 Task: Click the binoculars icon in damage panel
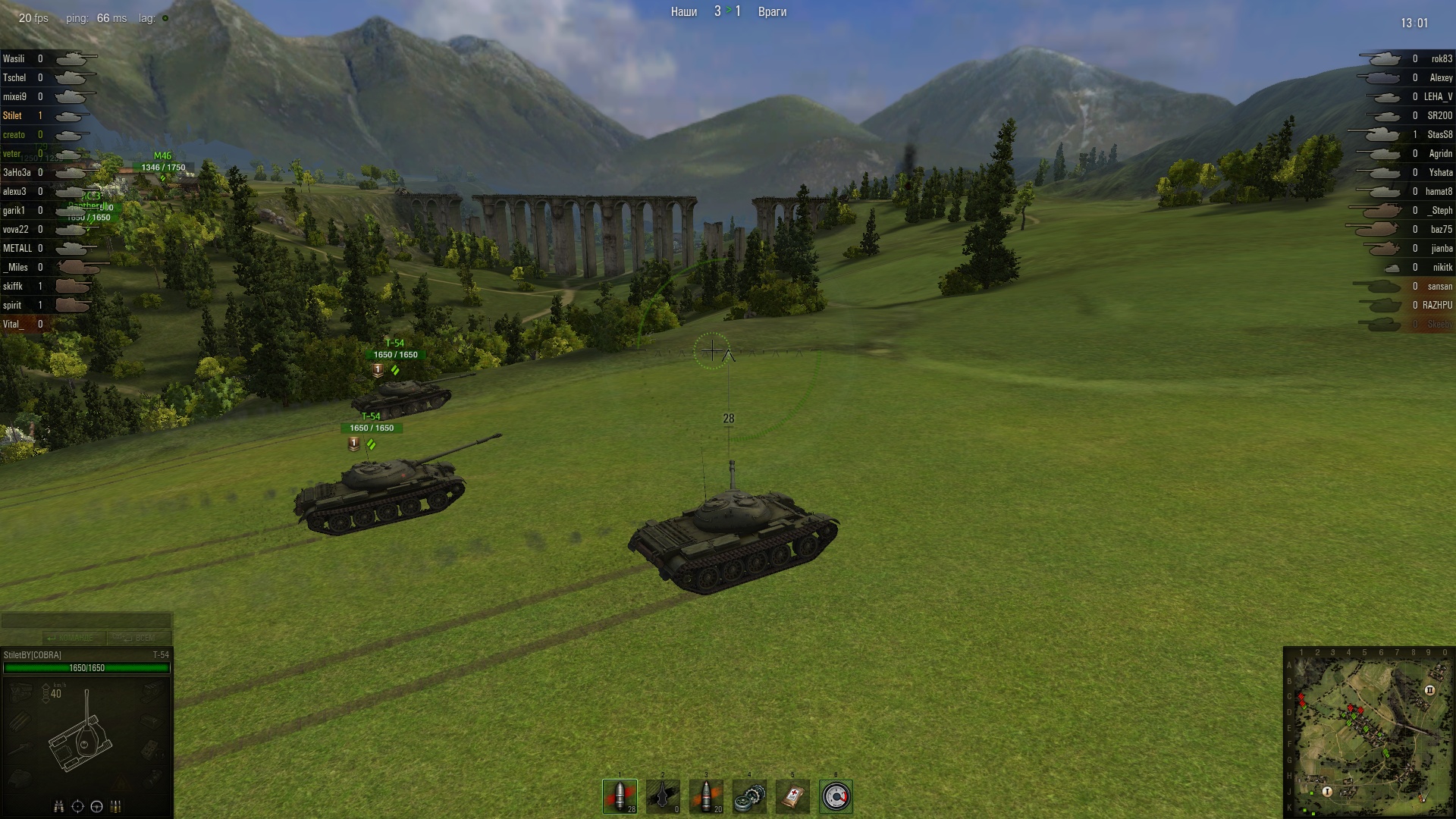pyautogui.click(x=58, y=806)
